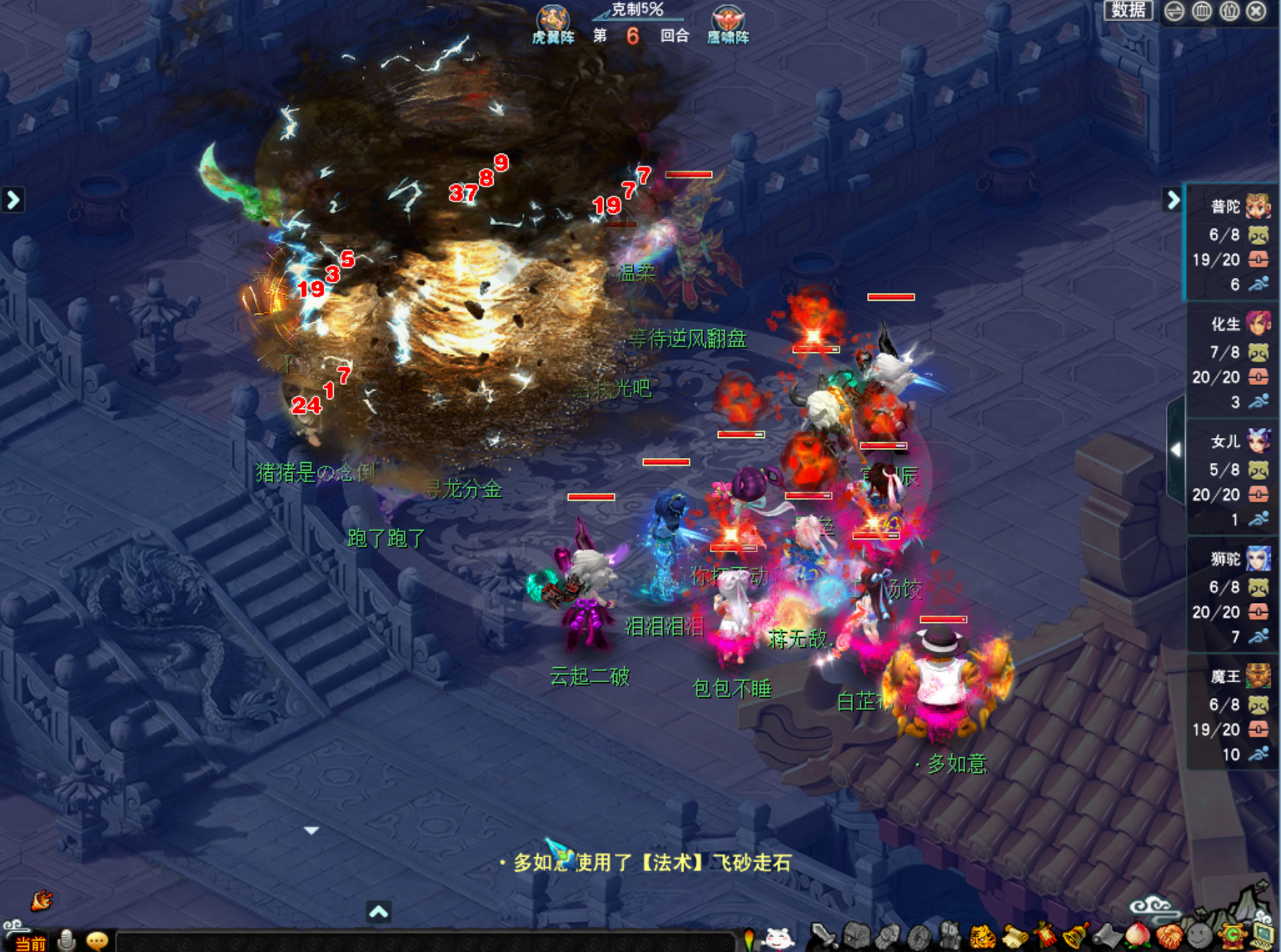The height and width of the screenshot is (952, 1281).
Task: Expand the left side panel arrow
Action: (x=12, y=200)
